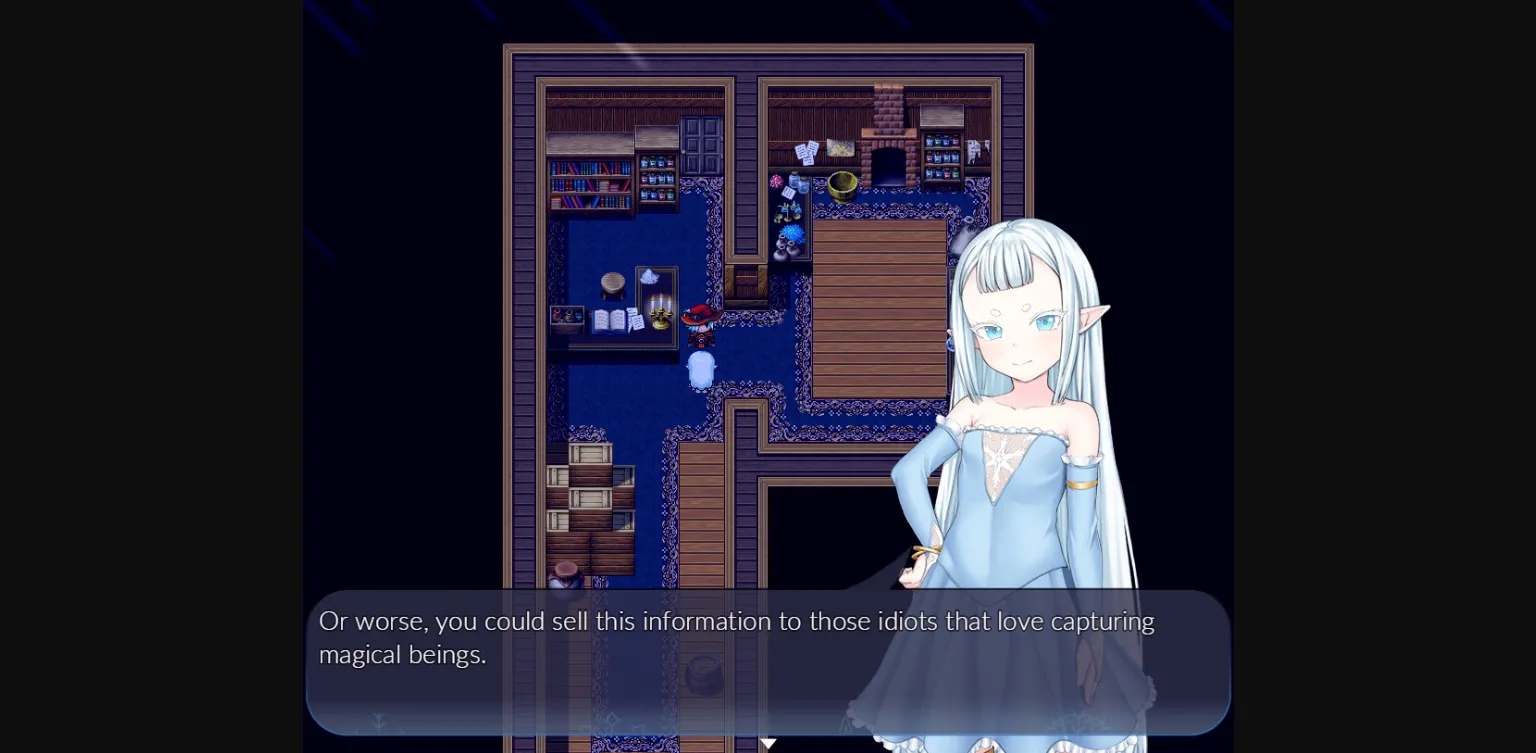The height and width of the screenshot is (753, 1536).
Task: Click the pink crystal on the storage shelf
Action: click(775, 180)
